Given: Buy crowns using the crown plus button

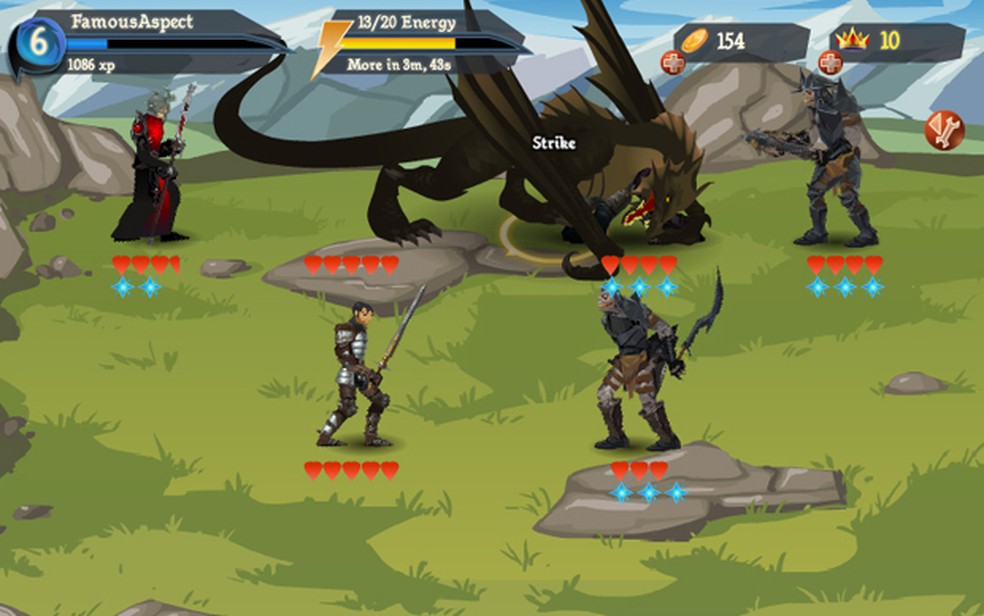Looking at the screenshot, I should tap(830, 63).
